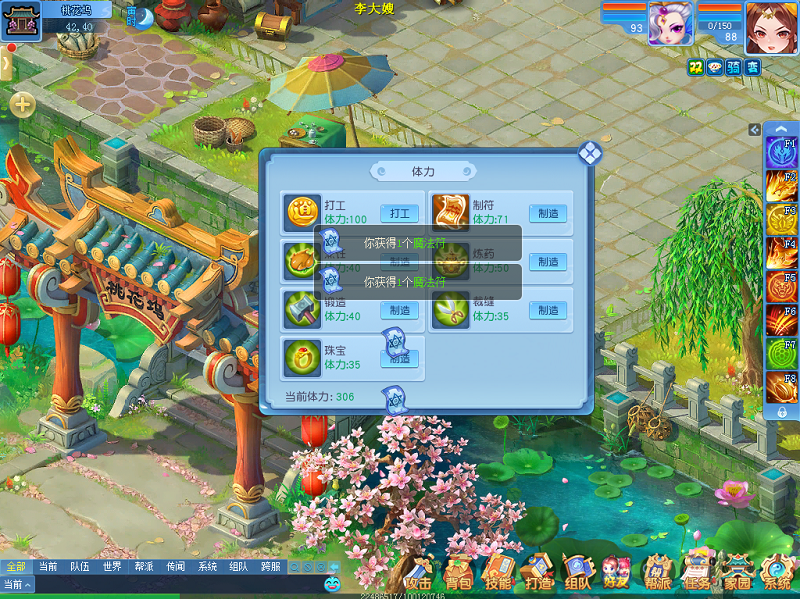Switch chat to the 帮派 guild tab
This screenshot has width=800, height=599.
[143, 566]
